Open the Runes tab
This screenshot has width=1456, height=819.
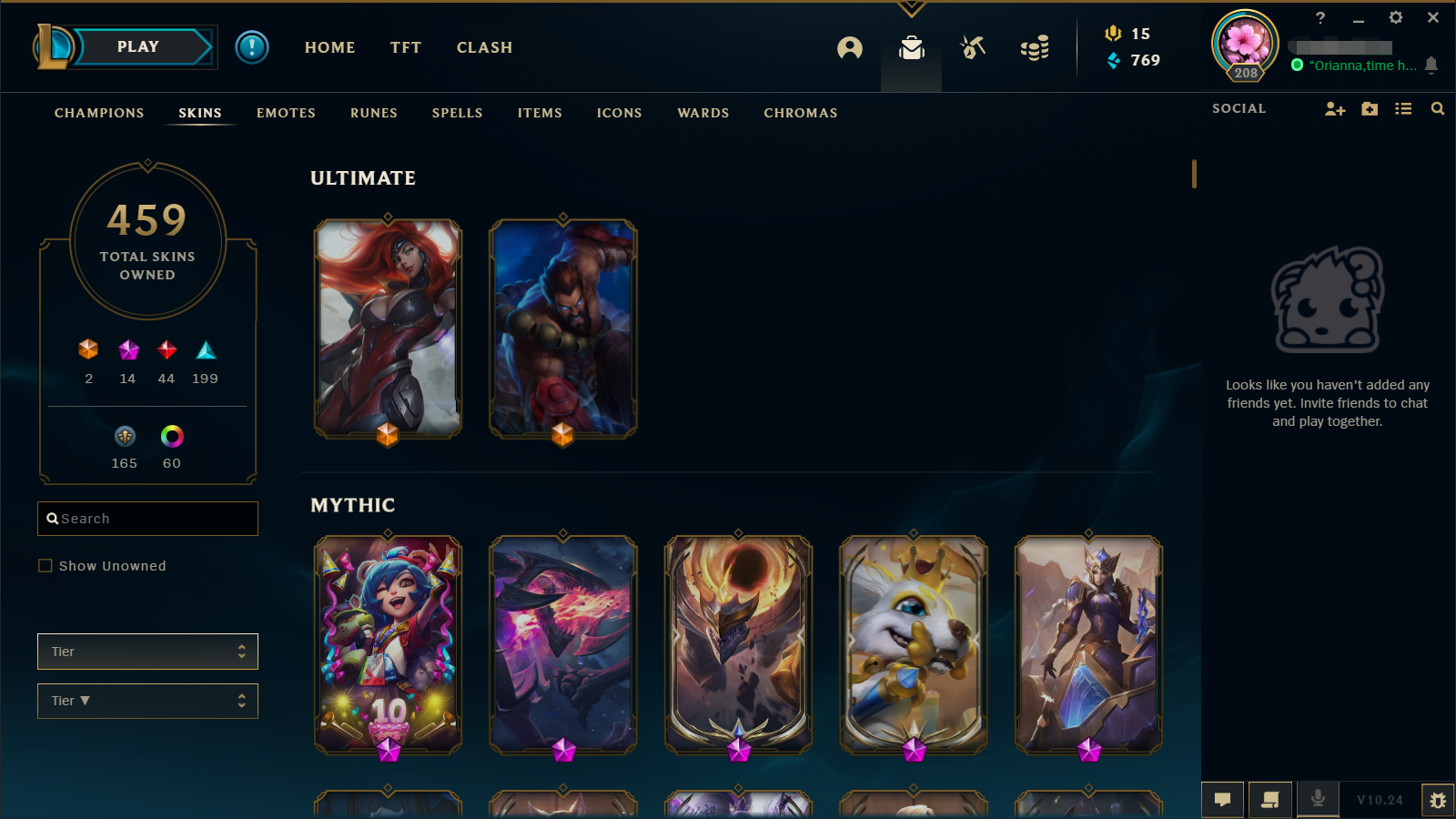[374, 113]
